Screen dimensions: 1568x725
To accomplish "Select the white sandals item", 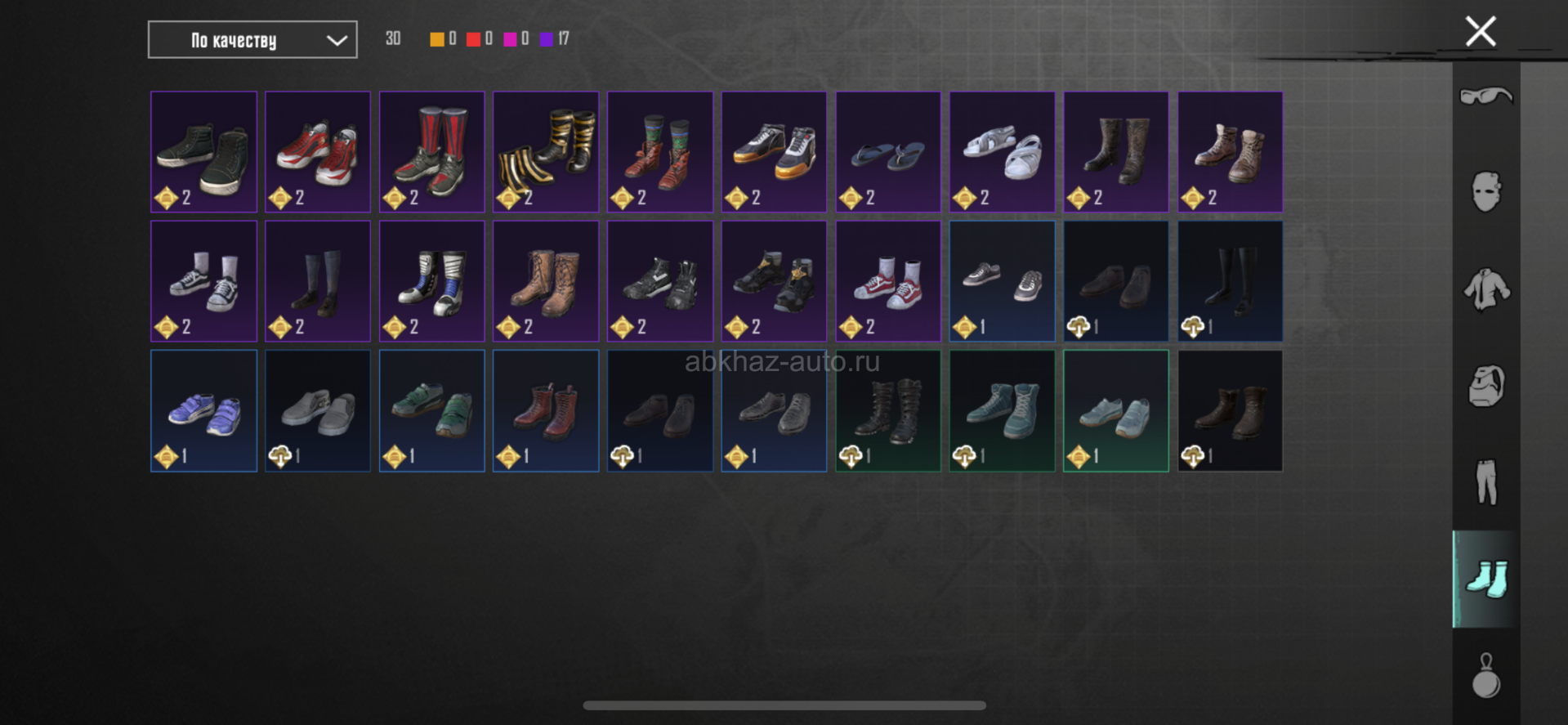I will (1002, 152).
